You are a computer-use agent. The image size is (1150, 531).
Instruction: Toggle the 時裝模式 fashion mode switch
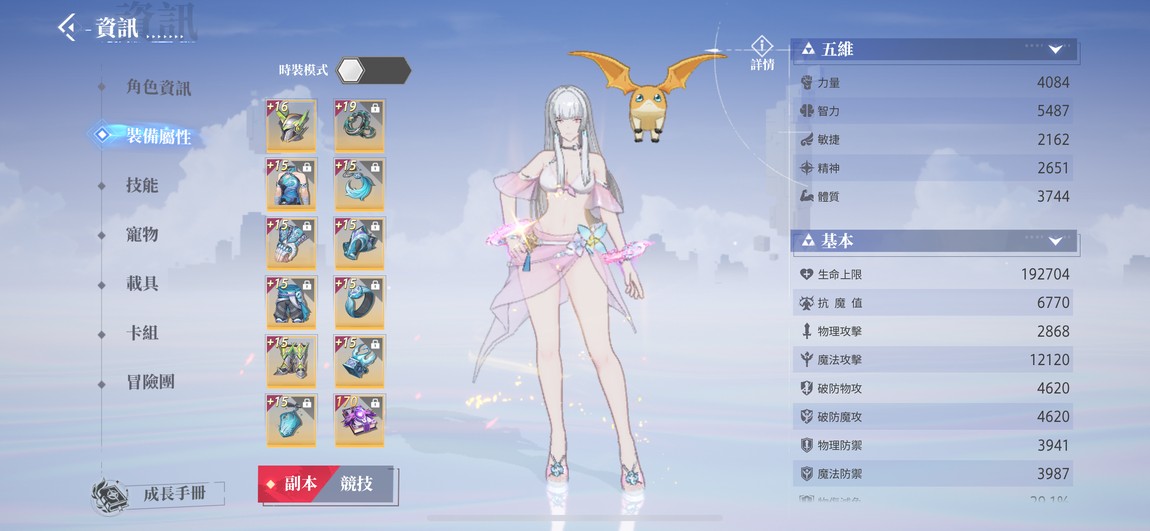tap(373, 70)
